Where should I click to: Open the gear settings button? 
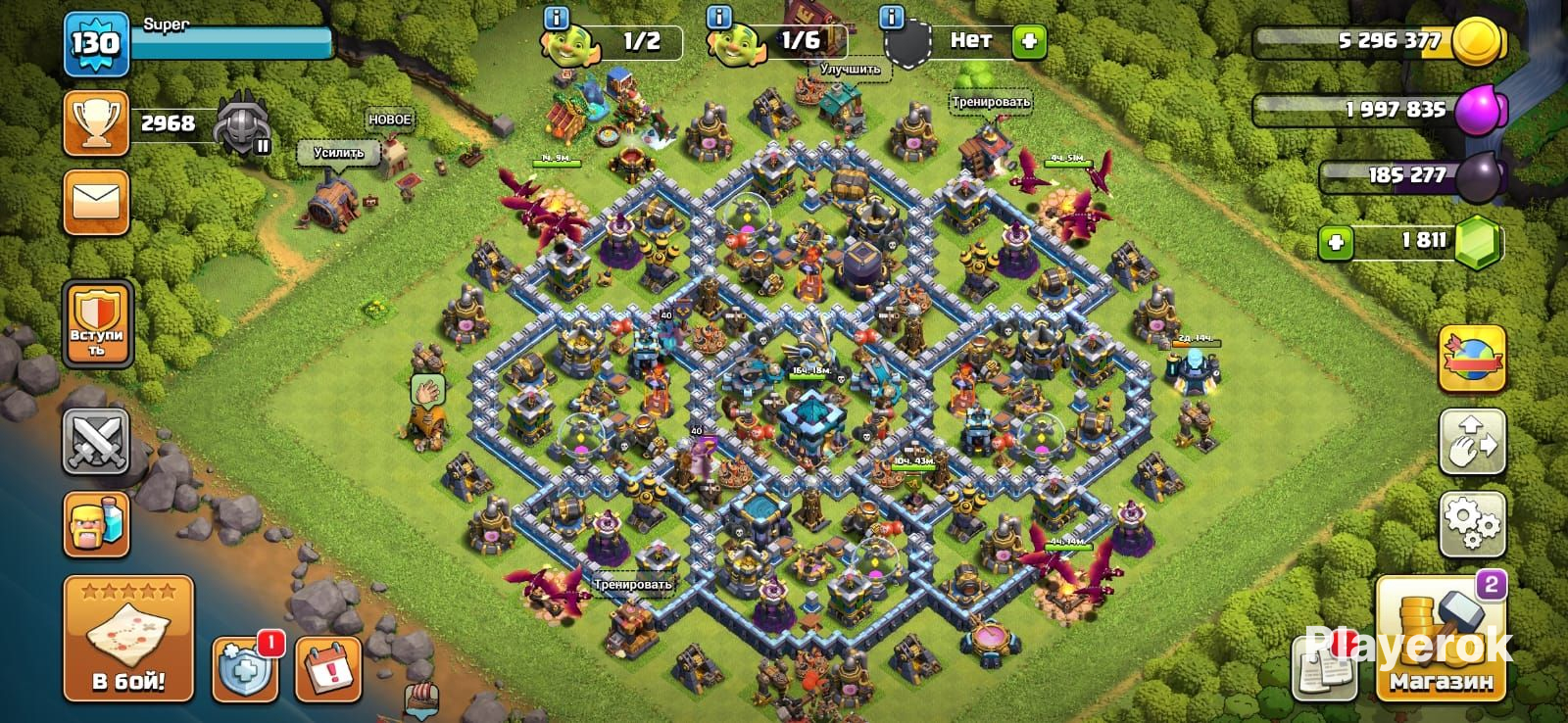coord(1471,524)
